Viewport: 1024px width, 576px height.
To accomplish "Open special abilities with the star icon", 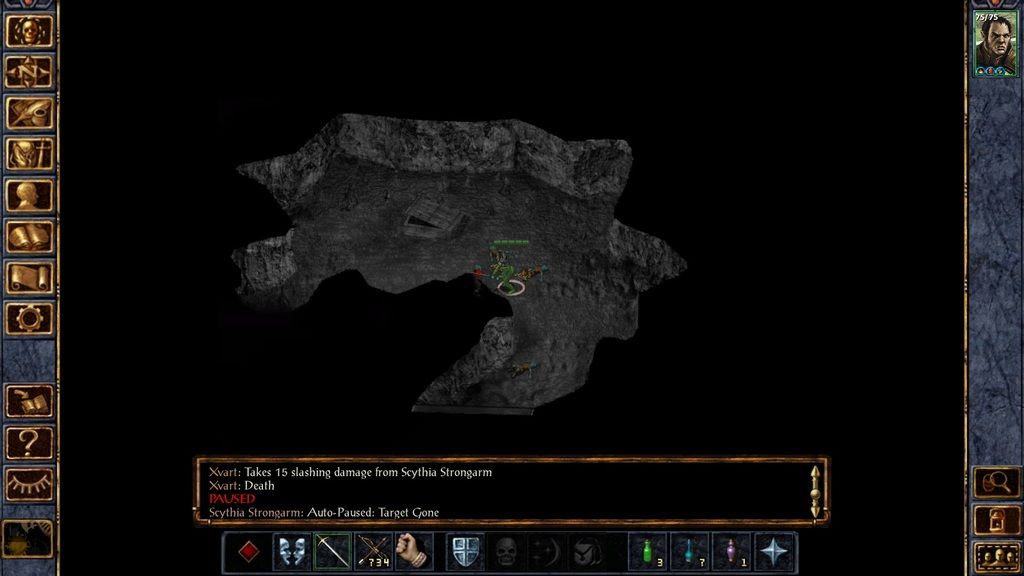I will point(775,551).
